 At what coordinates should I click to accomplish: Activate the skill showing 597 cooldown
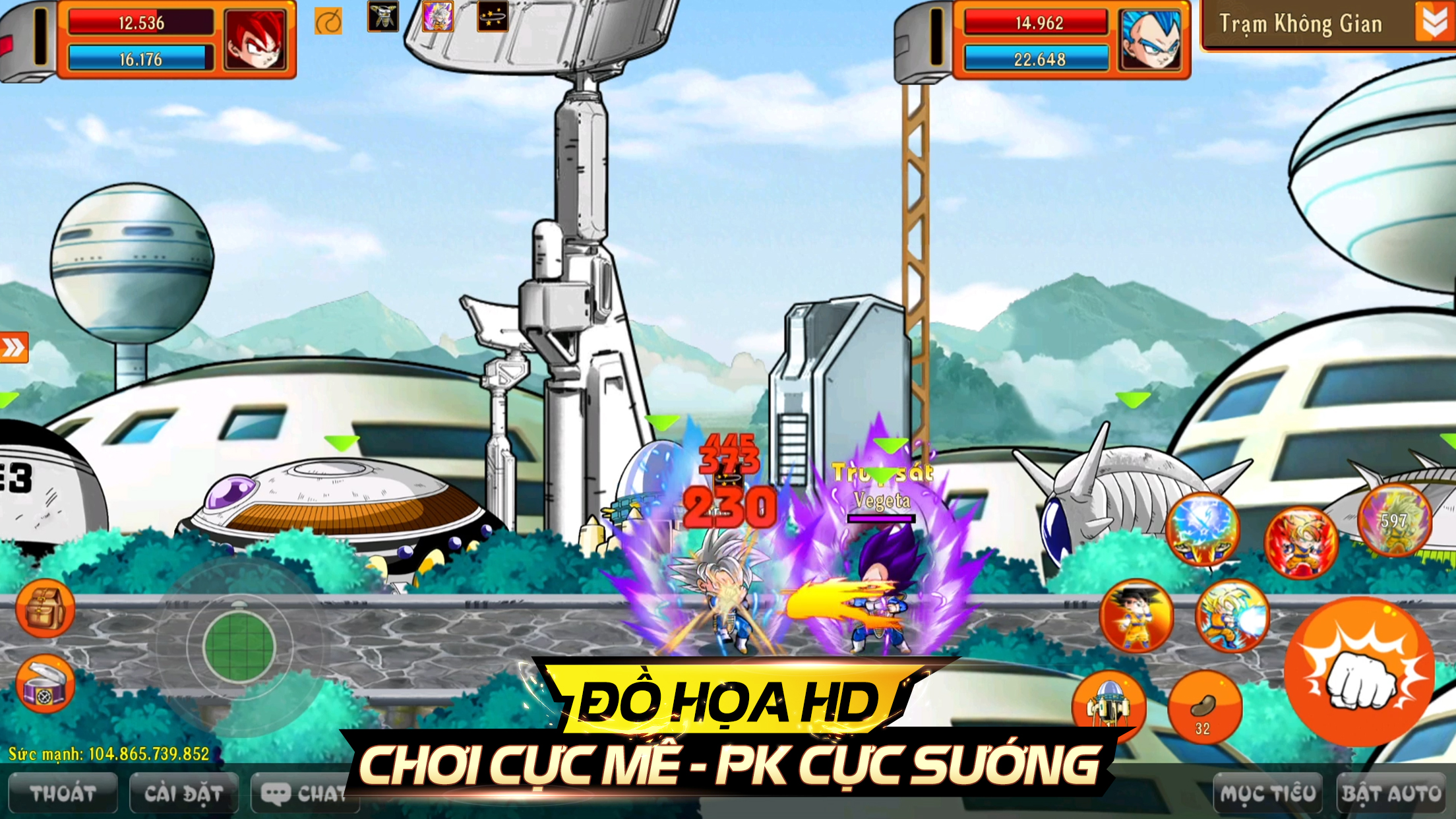tap(1395, 521)
